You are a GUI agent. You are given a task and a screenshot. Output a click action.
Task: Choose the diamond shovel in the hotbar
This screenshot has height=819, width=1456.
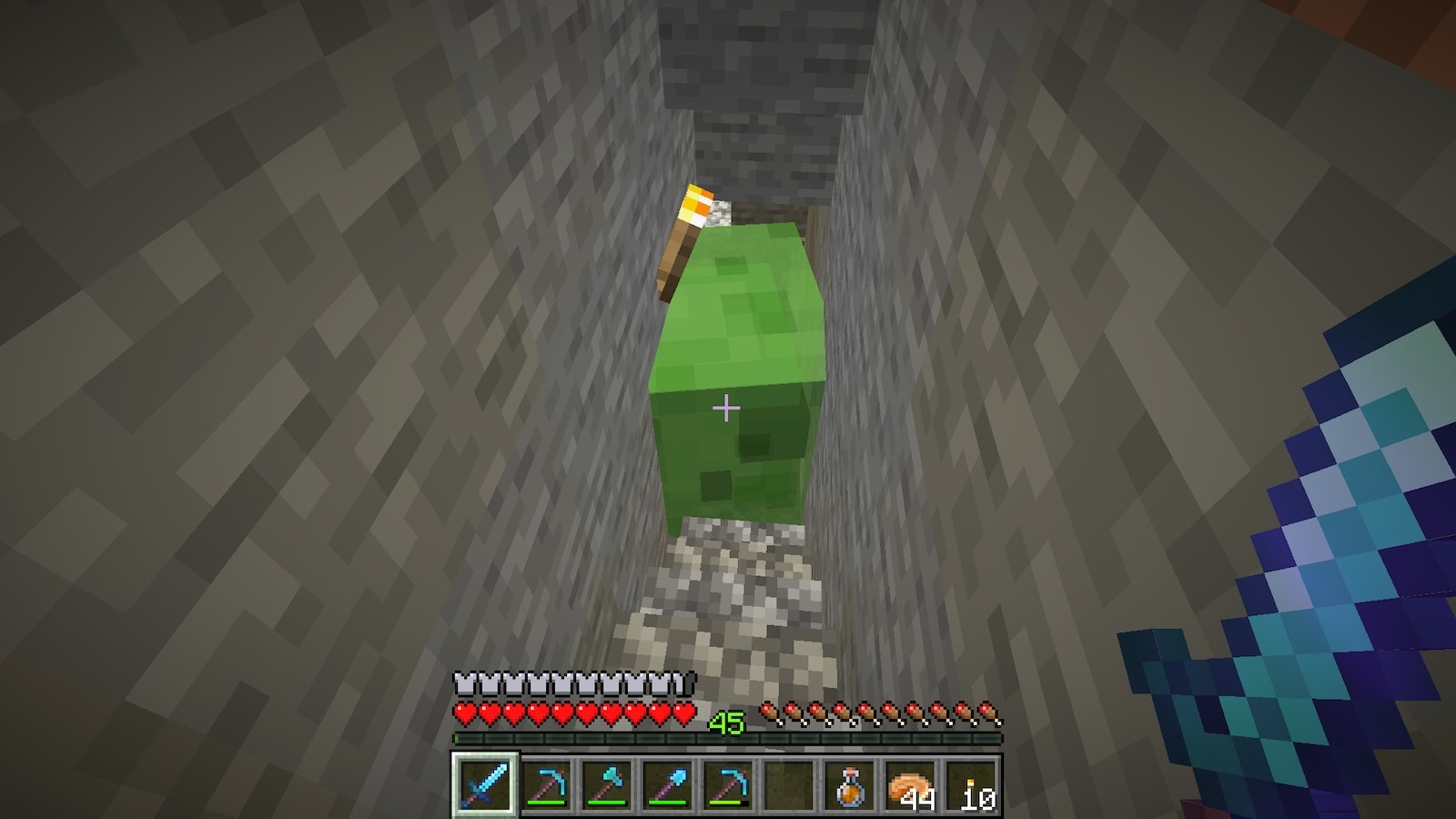point(668,784)
